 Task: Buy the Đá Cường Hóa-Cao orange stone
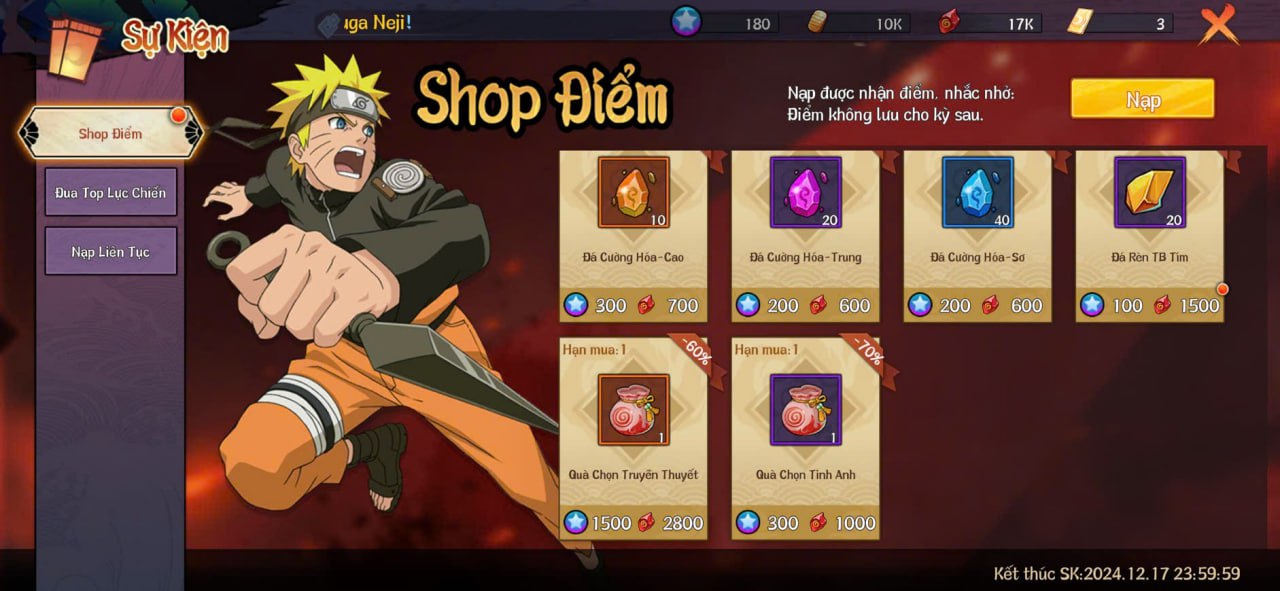(633, 193)
